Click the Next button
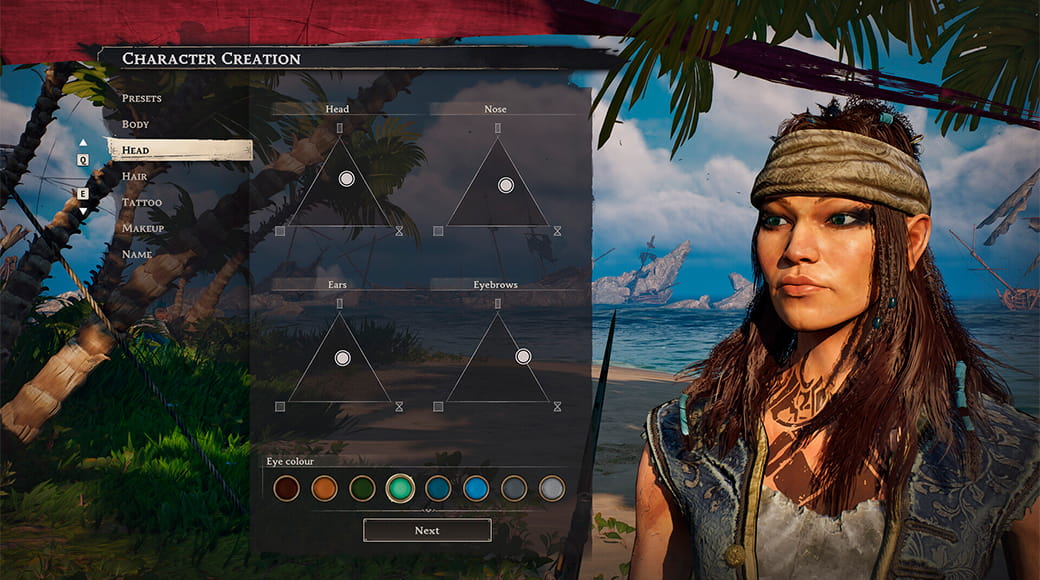1040x580 pixels. tap(427, 530)
